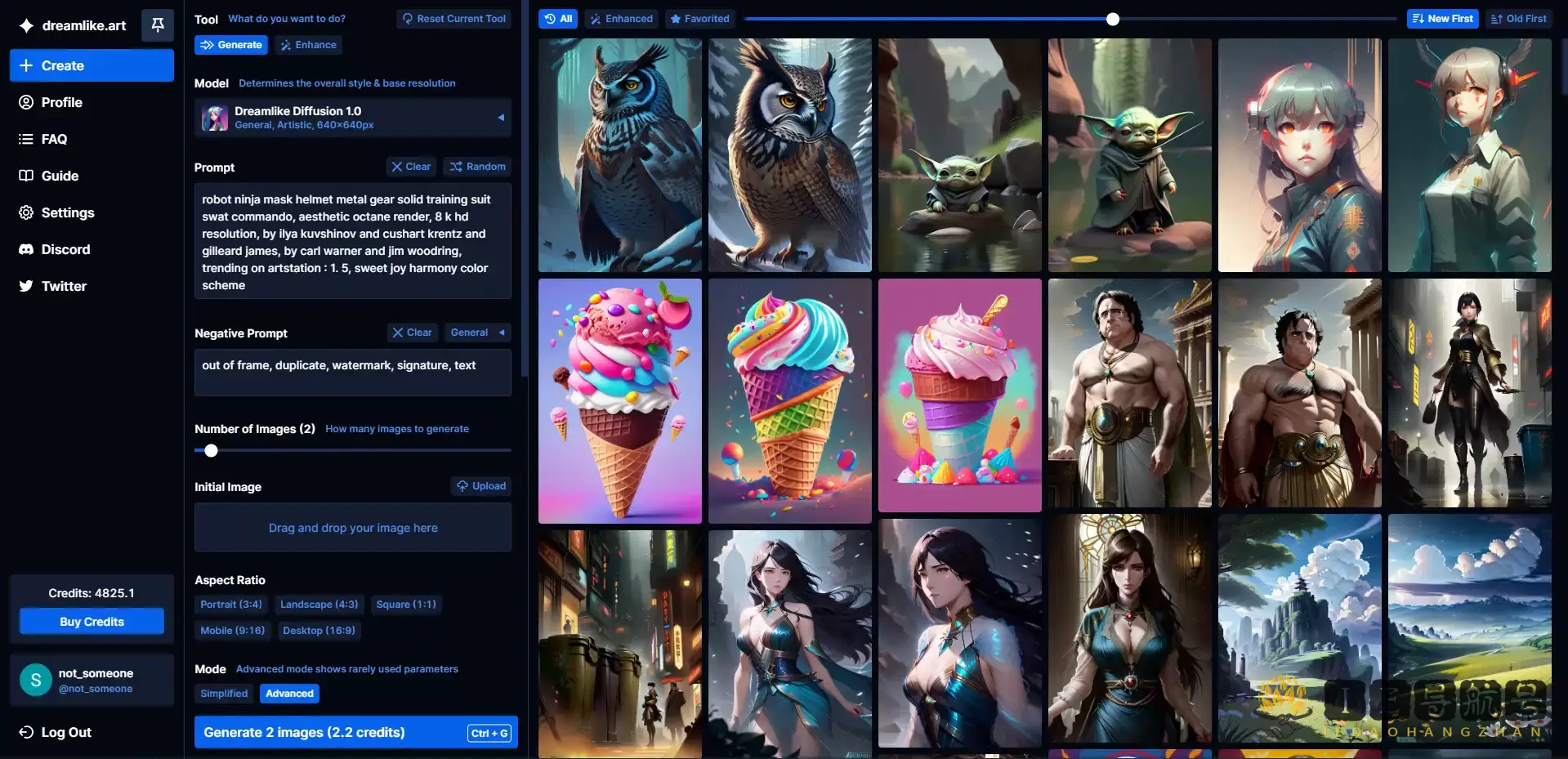Show only Favorited images
The height and width of the screenshot is (759, 1568).
[699, 19]
